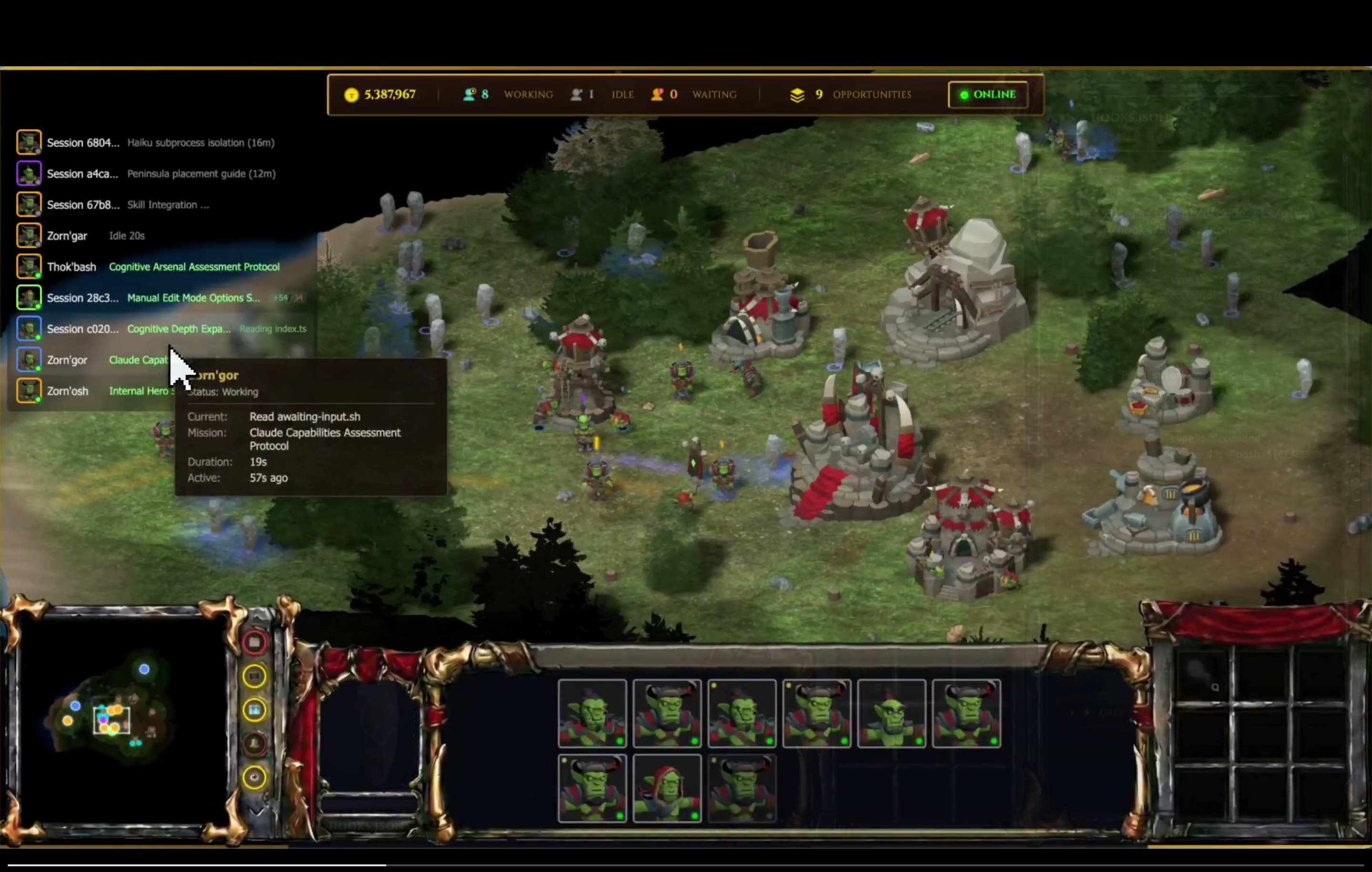Image resolution: width=1372 pixels, height=872 pixels.
Task: Expand the +54/34 counter on Session 28c3
Action: (288, 297)
